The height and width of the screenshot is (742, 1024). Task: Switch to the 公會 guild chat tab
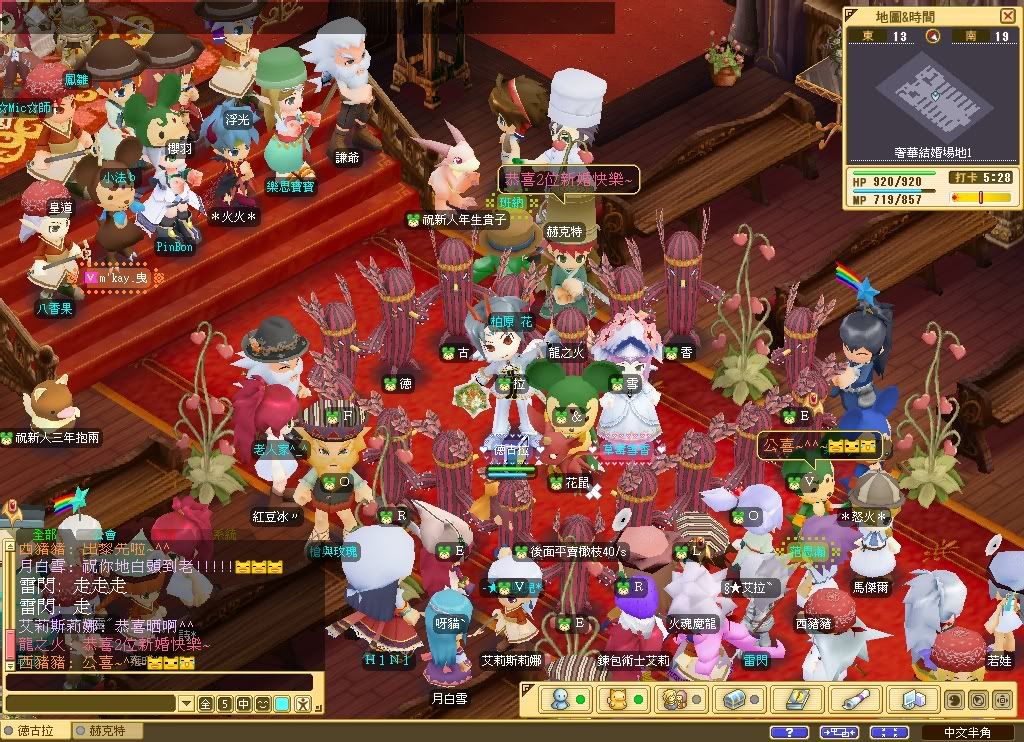coord(105,535)
